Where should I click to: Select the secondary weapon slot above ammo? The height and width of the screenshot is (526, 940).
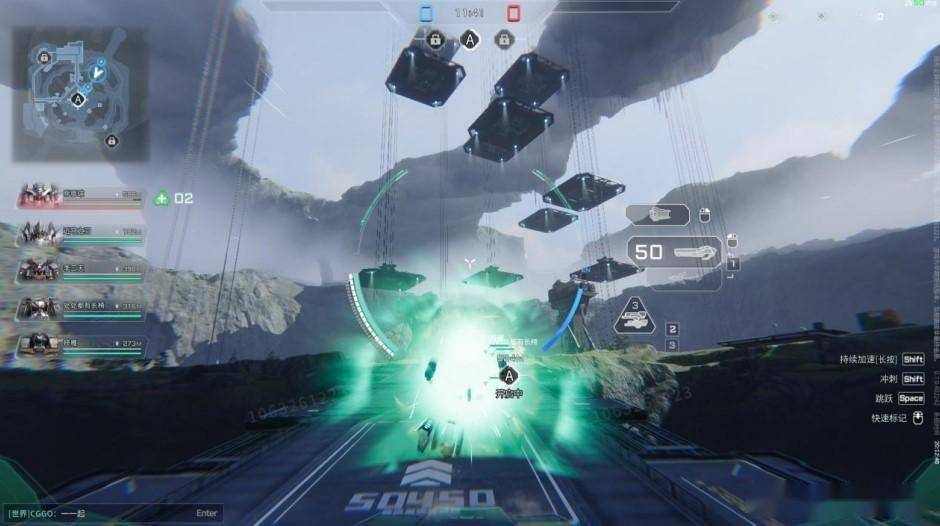click(x=658, y=214)
